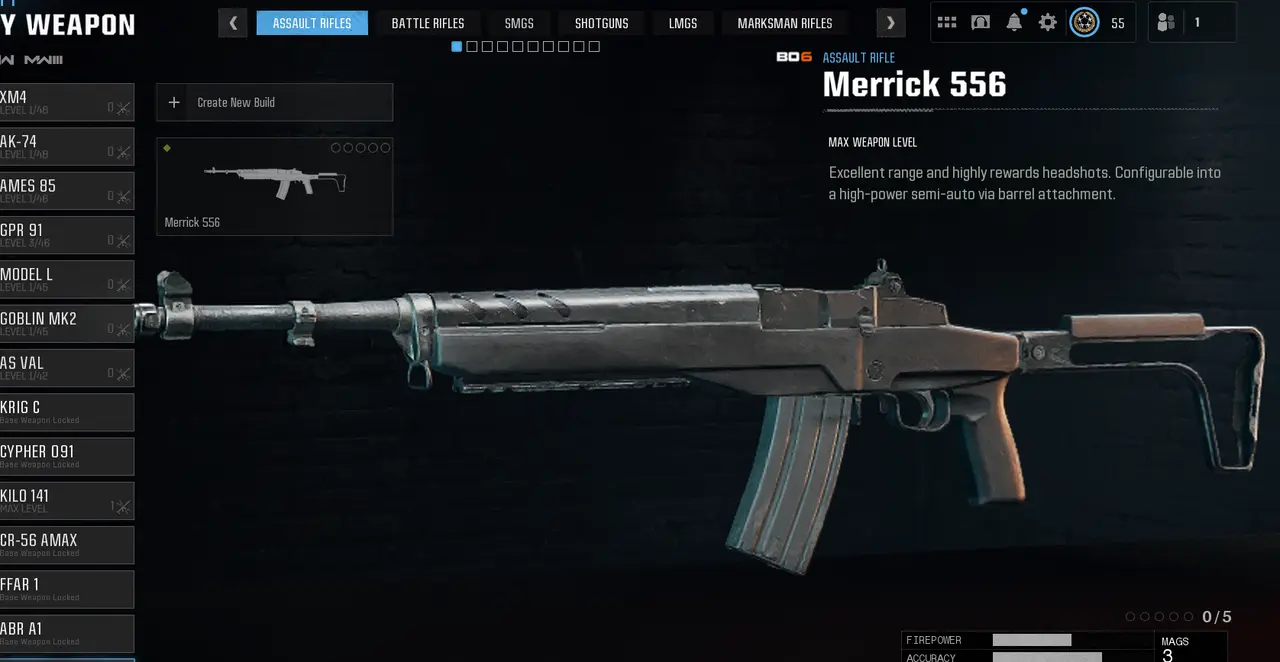Click the Assault Rifles tab
The height and width of the screenshot is (662, 1280).
[x=312, y=23]
